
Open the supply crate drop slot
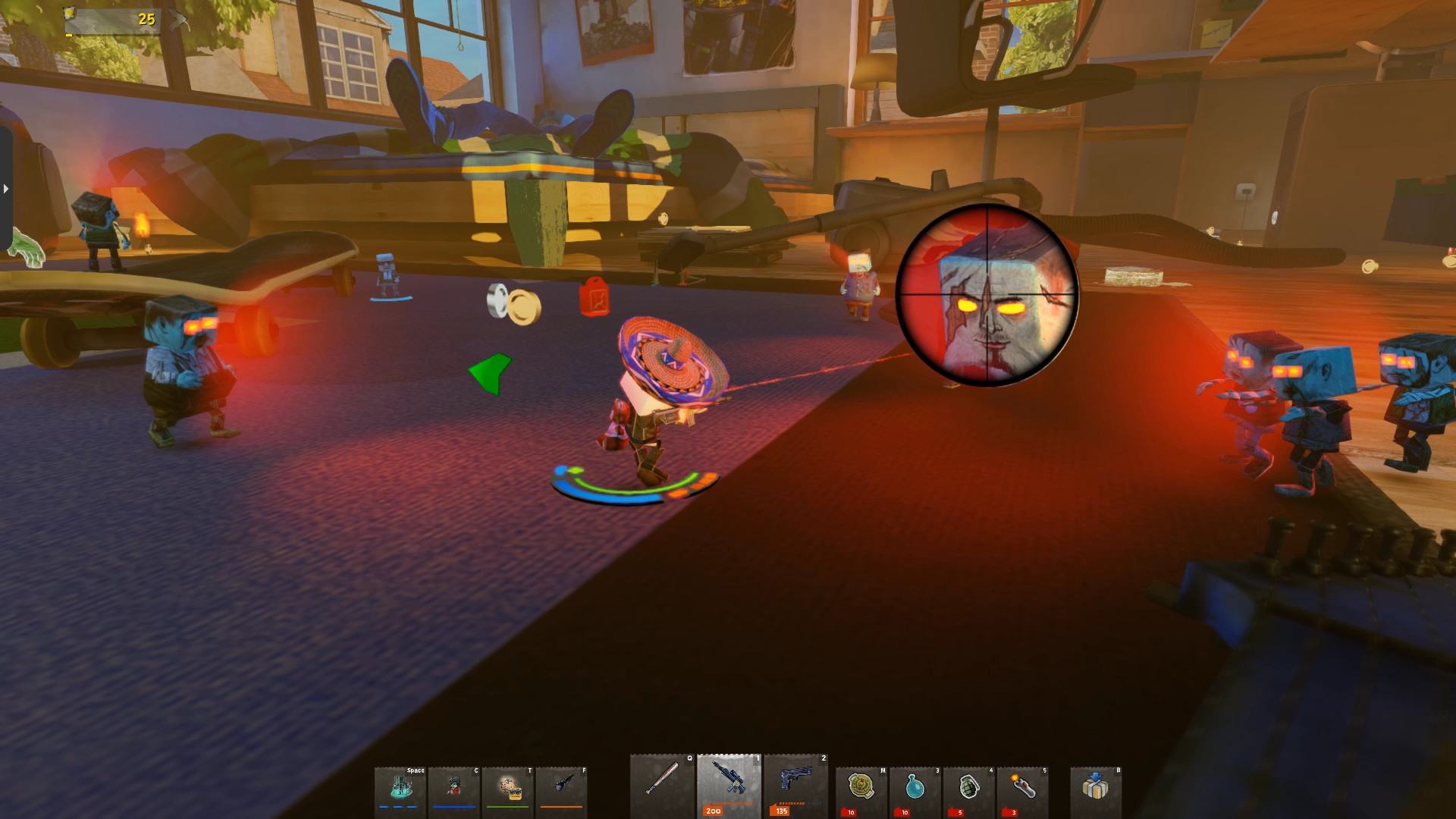(x=1095, y=789)
